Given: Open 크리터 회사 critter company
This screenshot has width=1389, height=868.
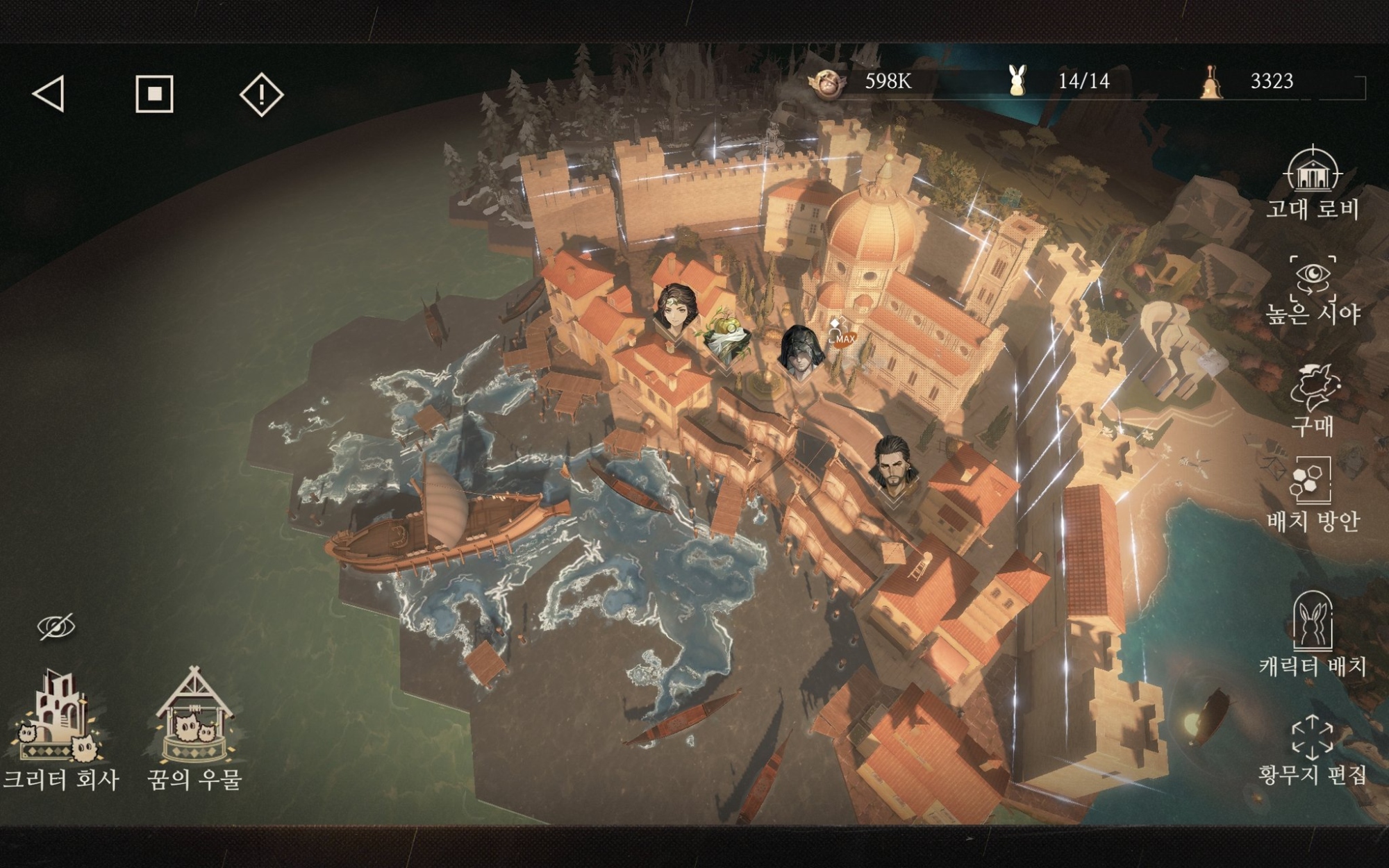Looking at the screenshot, I should pyautogui.click(x=60, y=729).
